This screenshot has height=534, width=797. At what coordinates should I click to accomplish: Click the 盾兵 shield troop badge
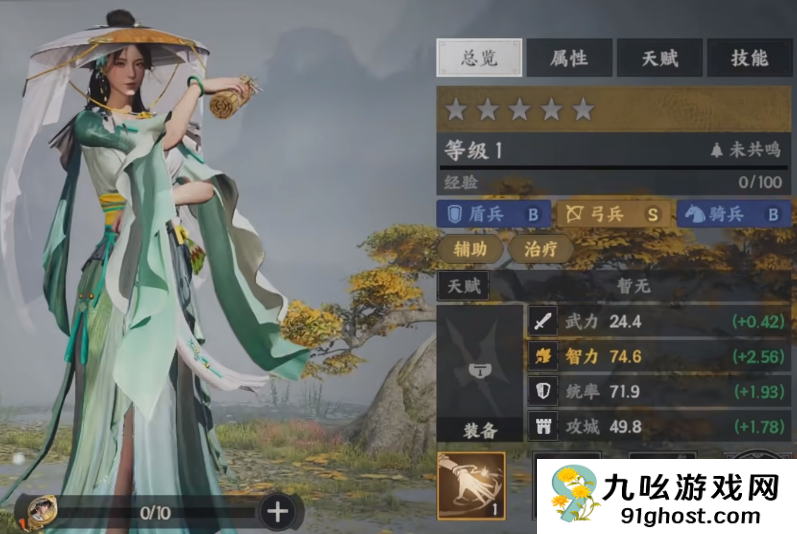click(x=494, y=214)
